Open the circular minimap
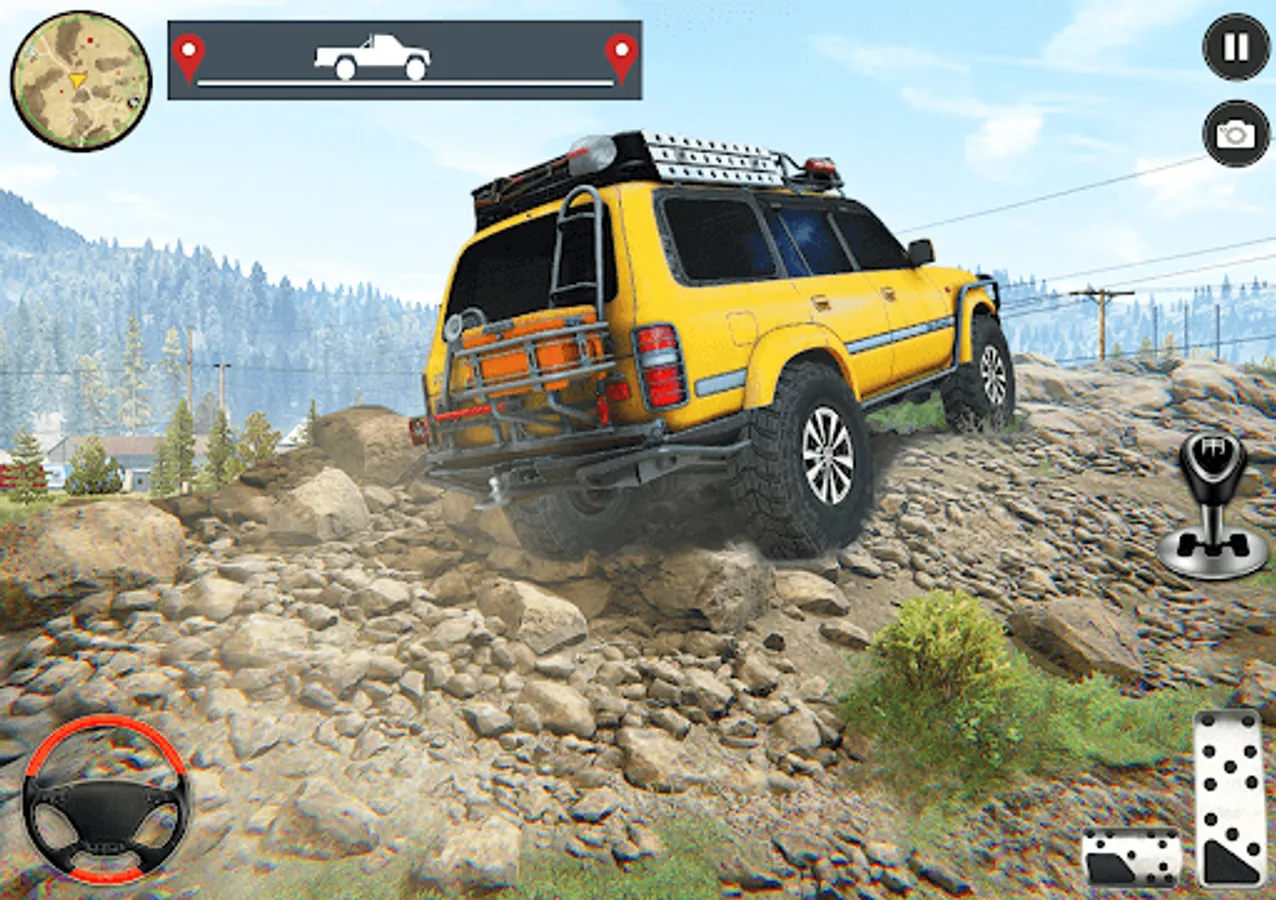The height and width of the screenshot is (900, 1276). coord(81,81)
